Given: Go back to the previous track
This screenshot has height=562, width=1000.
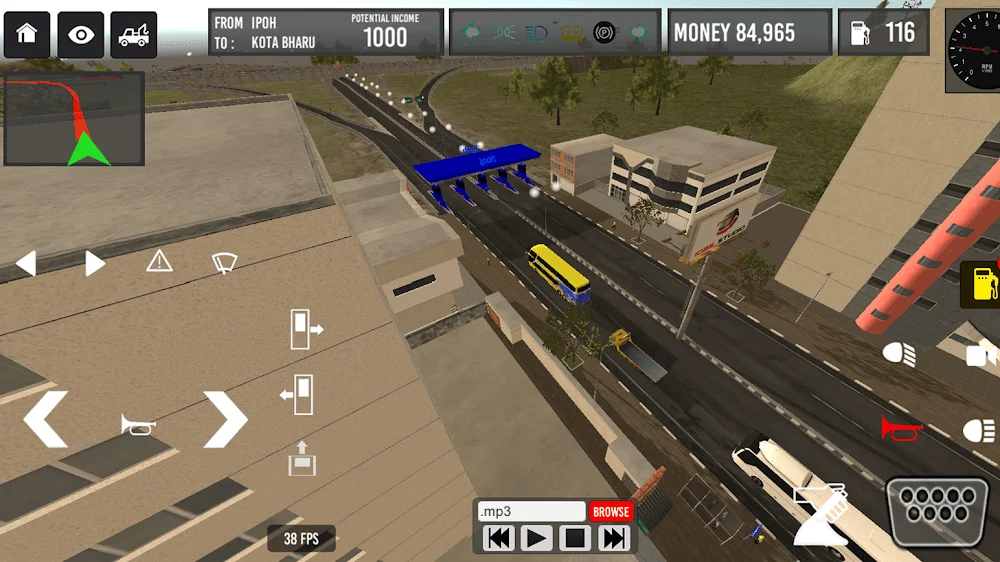Looking at the screenshot, I should pos(499,539).
